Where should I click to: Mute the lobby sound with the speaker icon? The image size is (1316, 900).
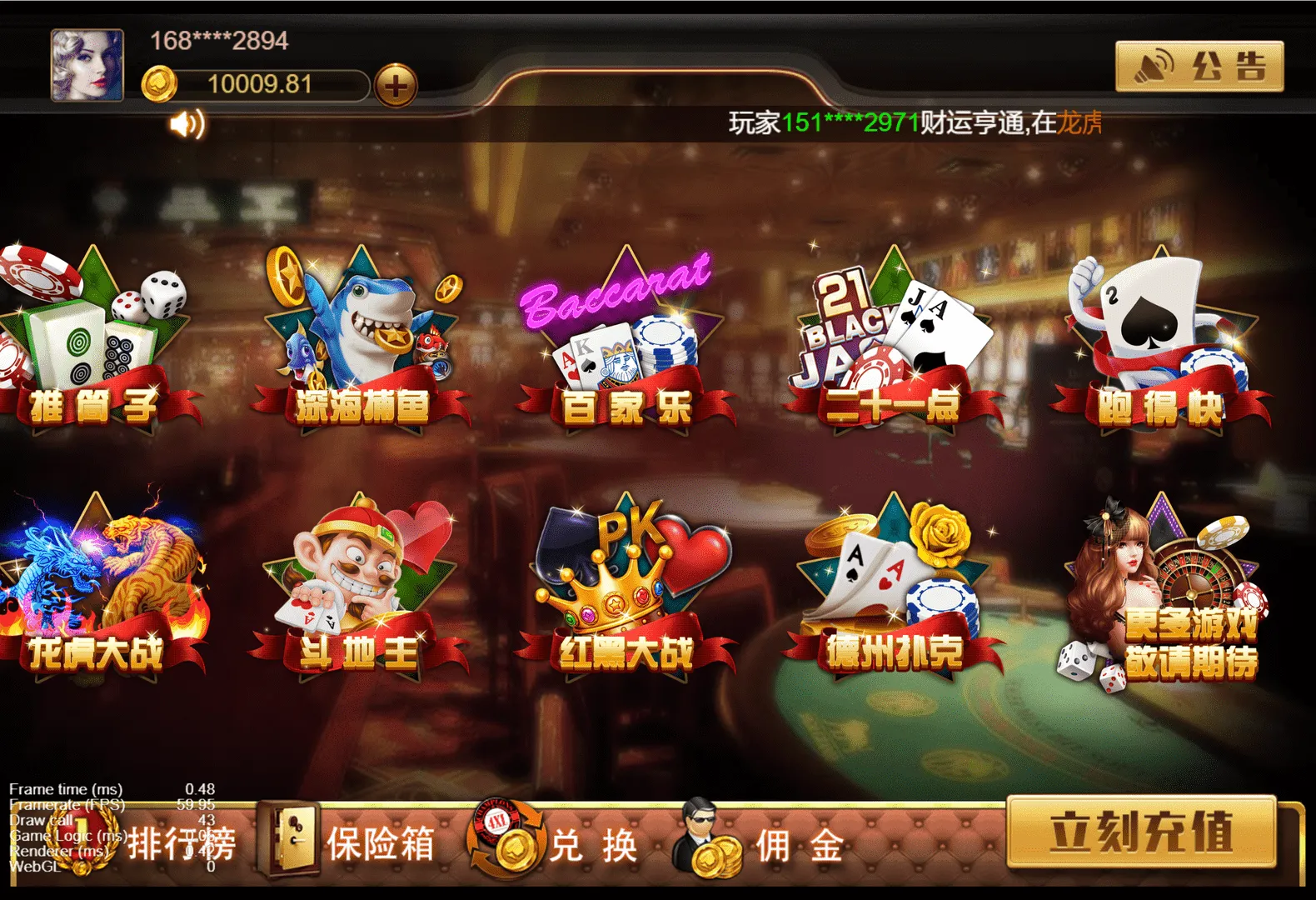[187, 123]
